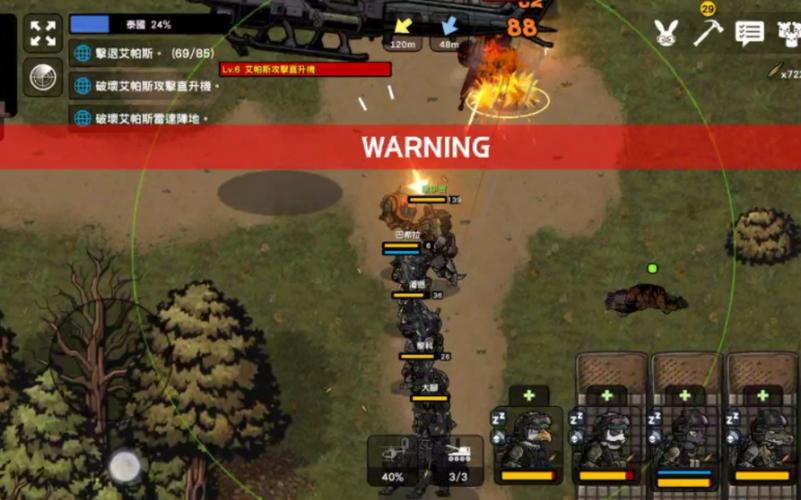
Task: Select the 破壞艾帕斯雷達陣地 objective
Action: click(146, 118)
